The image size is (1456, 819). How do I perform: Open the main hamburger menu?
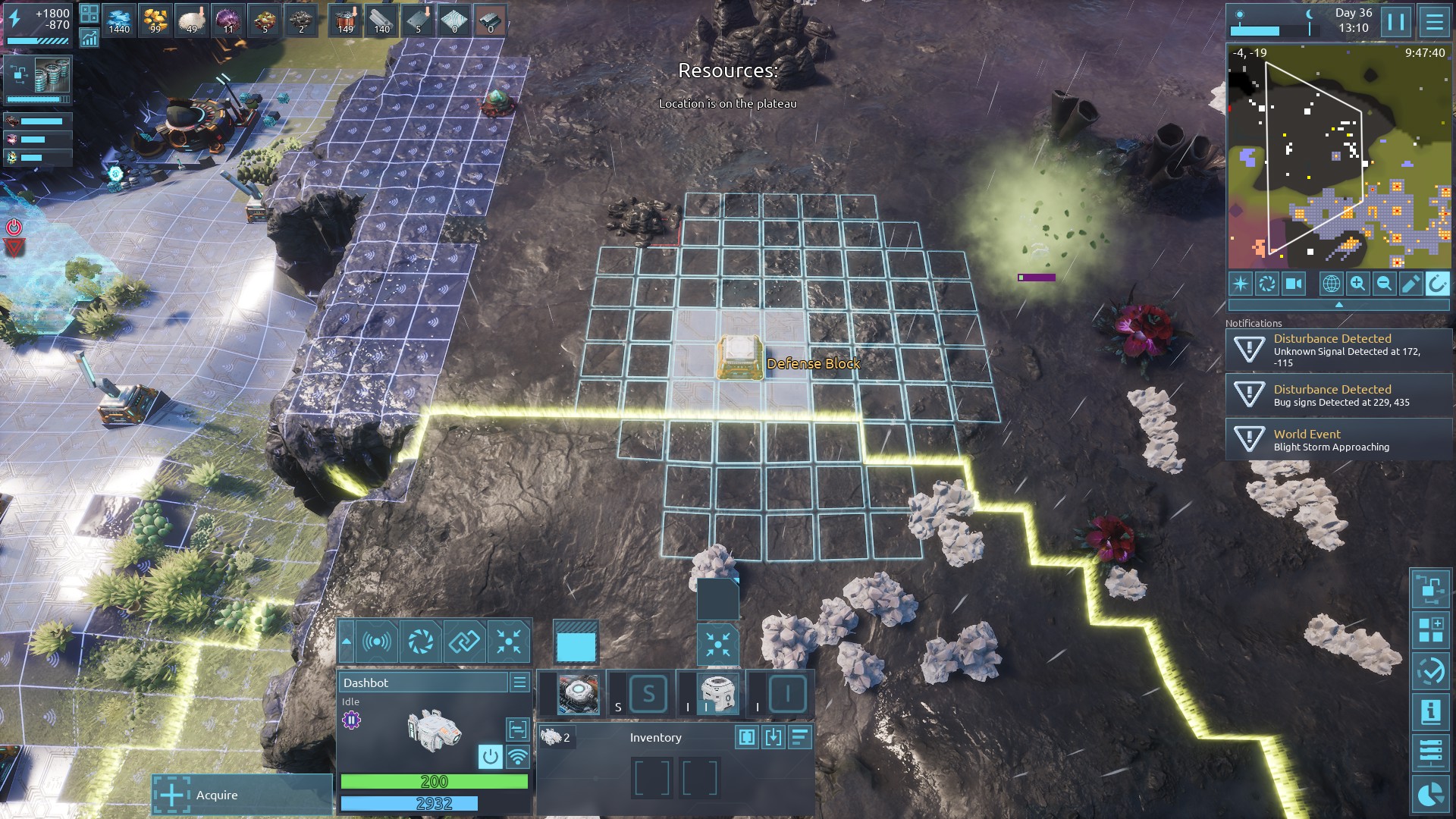pyautogui.click(x=1434, y=22)
